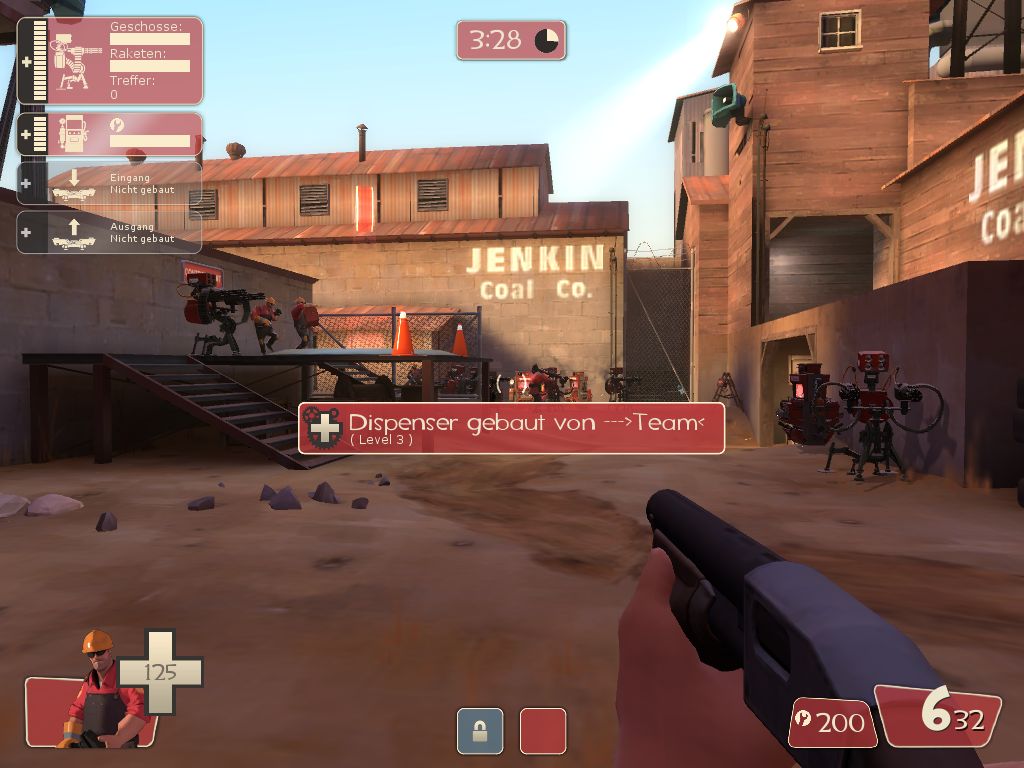
Task: Click the Ausgang teleporter exit panel
Action: (110, 232)
